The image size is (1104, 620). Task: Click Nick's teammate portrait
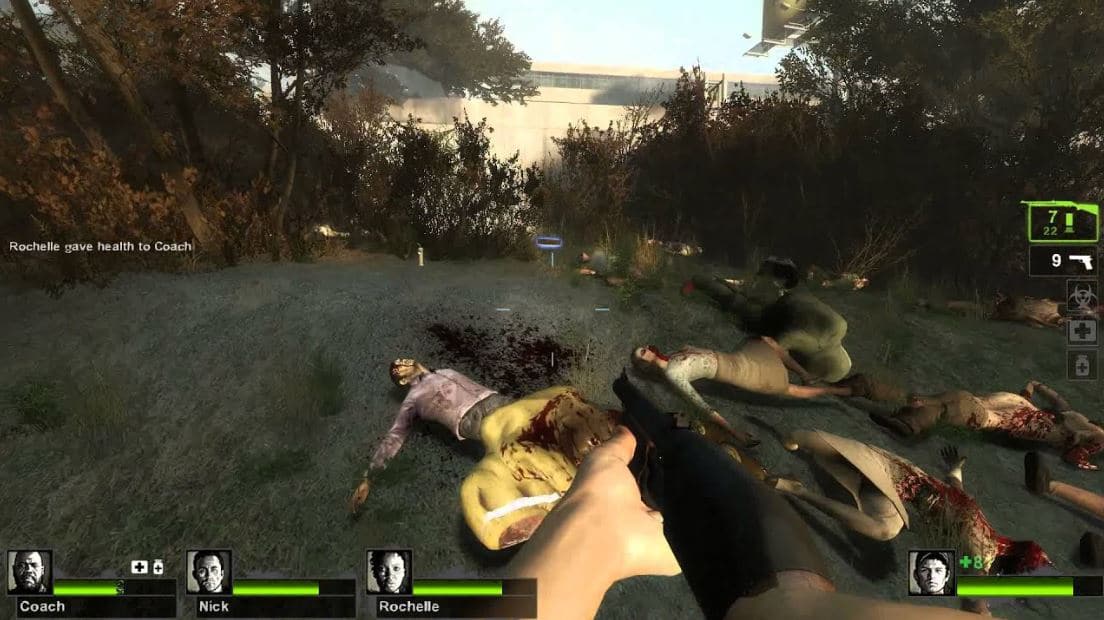[209, 572]
